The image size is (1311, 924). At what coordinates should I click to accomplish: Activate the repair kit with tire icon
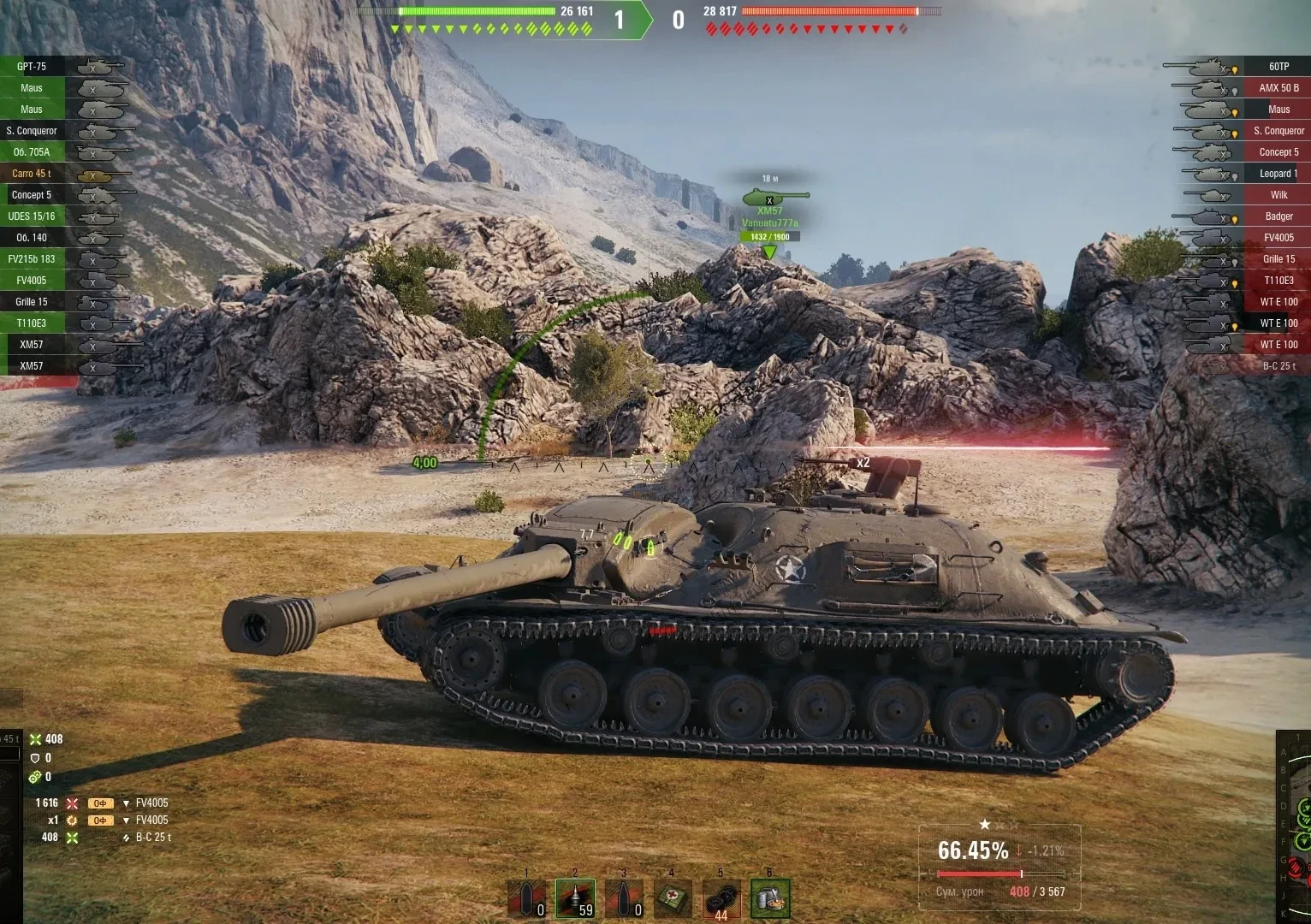pos(721,900)
